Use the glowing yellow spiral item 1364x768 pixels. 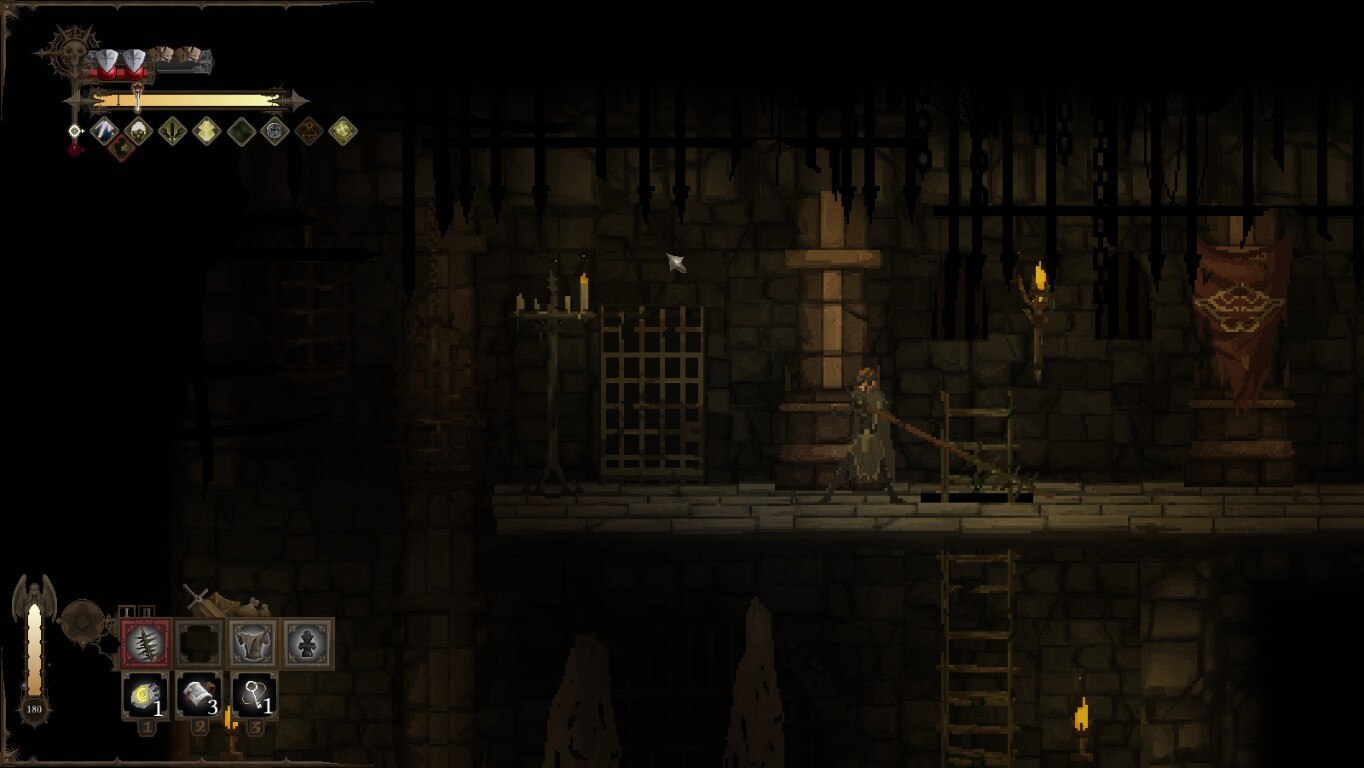pyautogui.click(x=146, y=696)
